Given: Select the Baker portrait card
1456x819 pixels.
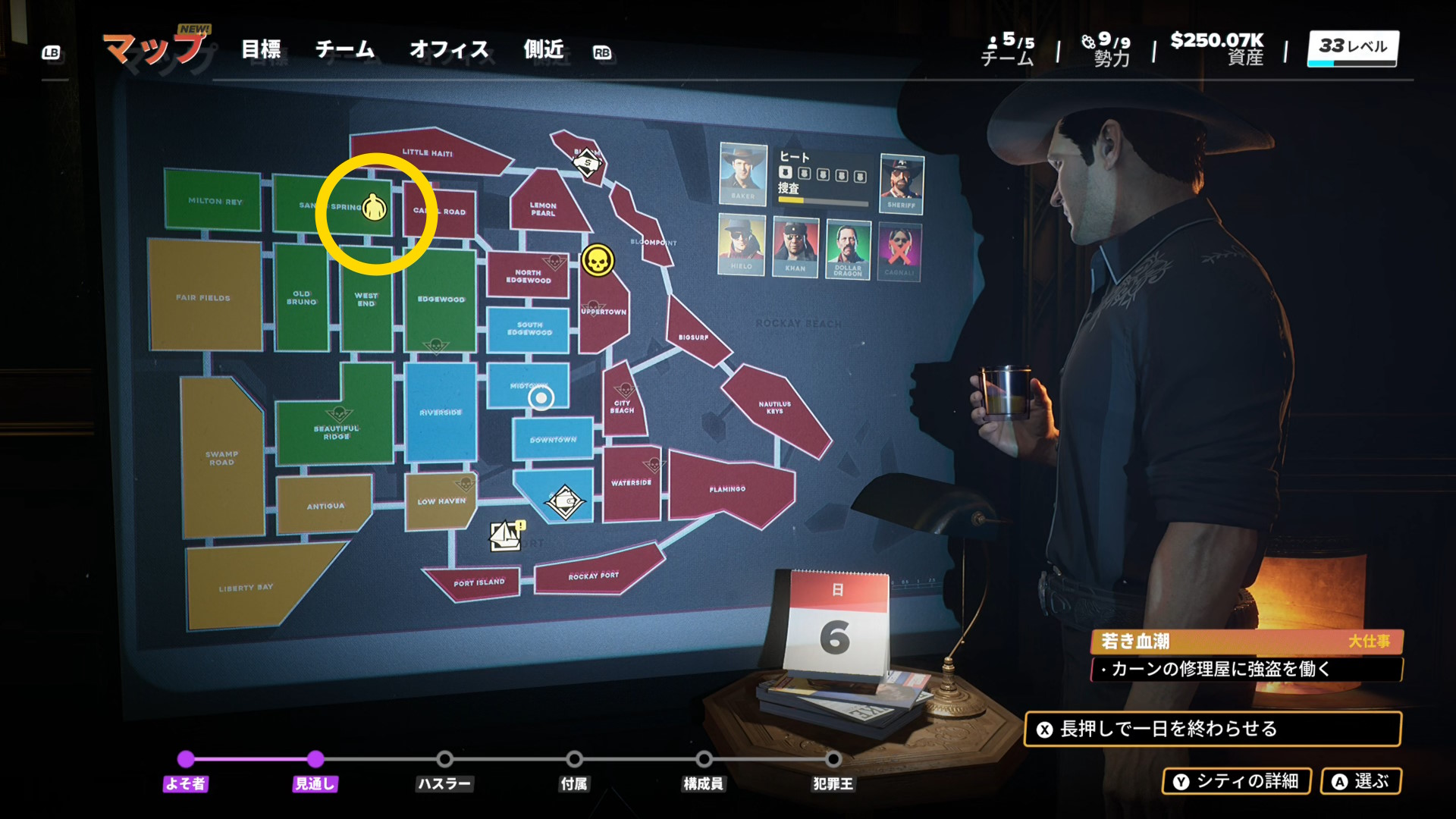Looking at the screenshot, I should click(x=742, y=174).
